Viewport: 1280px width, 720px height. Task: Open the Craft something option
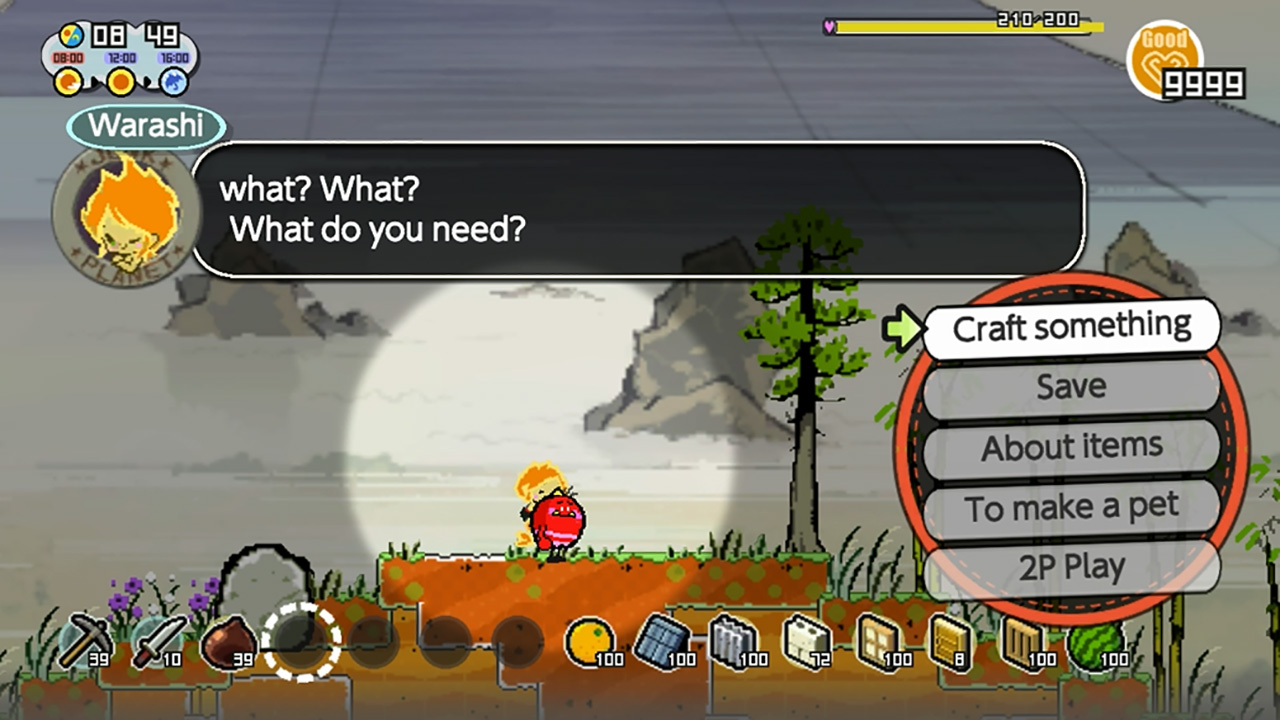tap(1072, 328)
